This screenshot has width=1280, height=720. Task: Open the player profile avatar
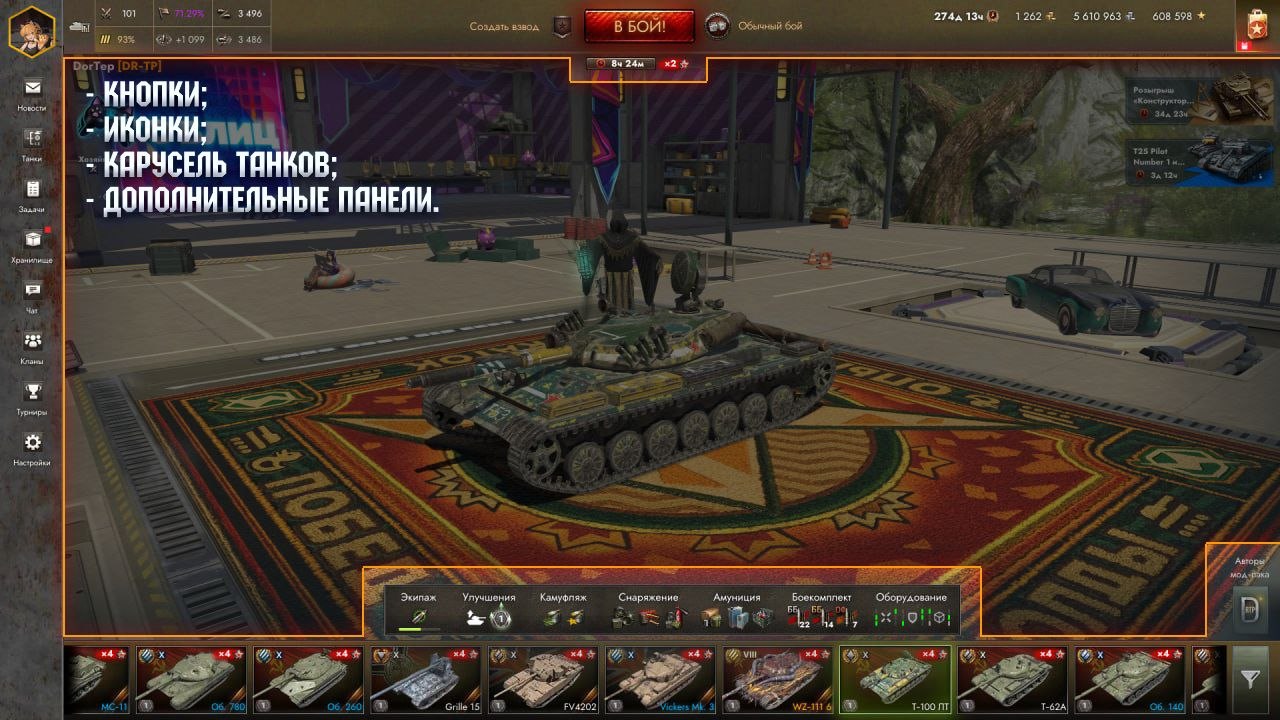tap(31, 30)
